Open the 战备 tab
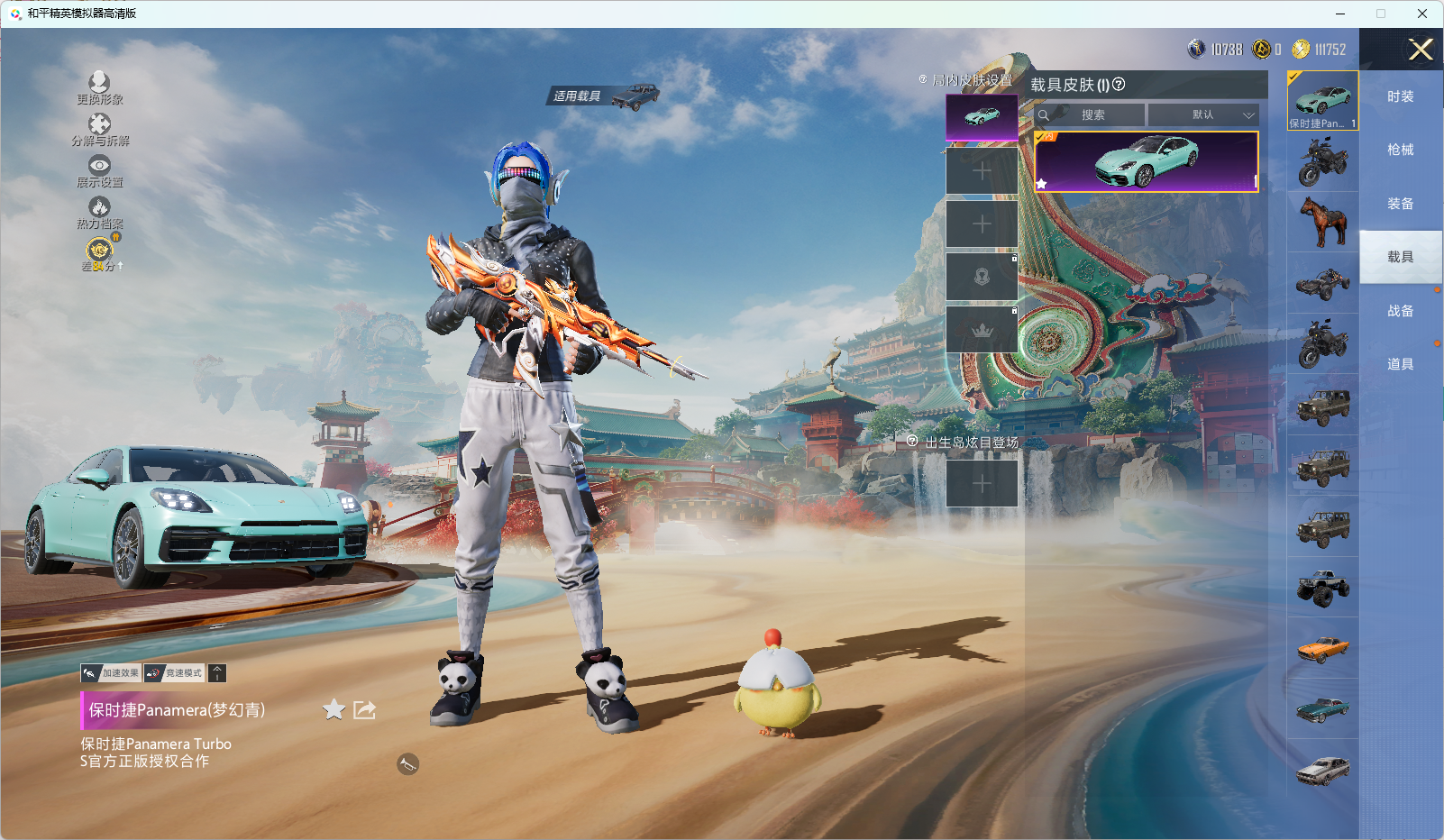This screenshot has width=1444, height=840. (x=1400, y=311)
